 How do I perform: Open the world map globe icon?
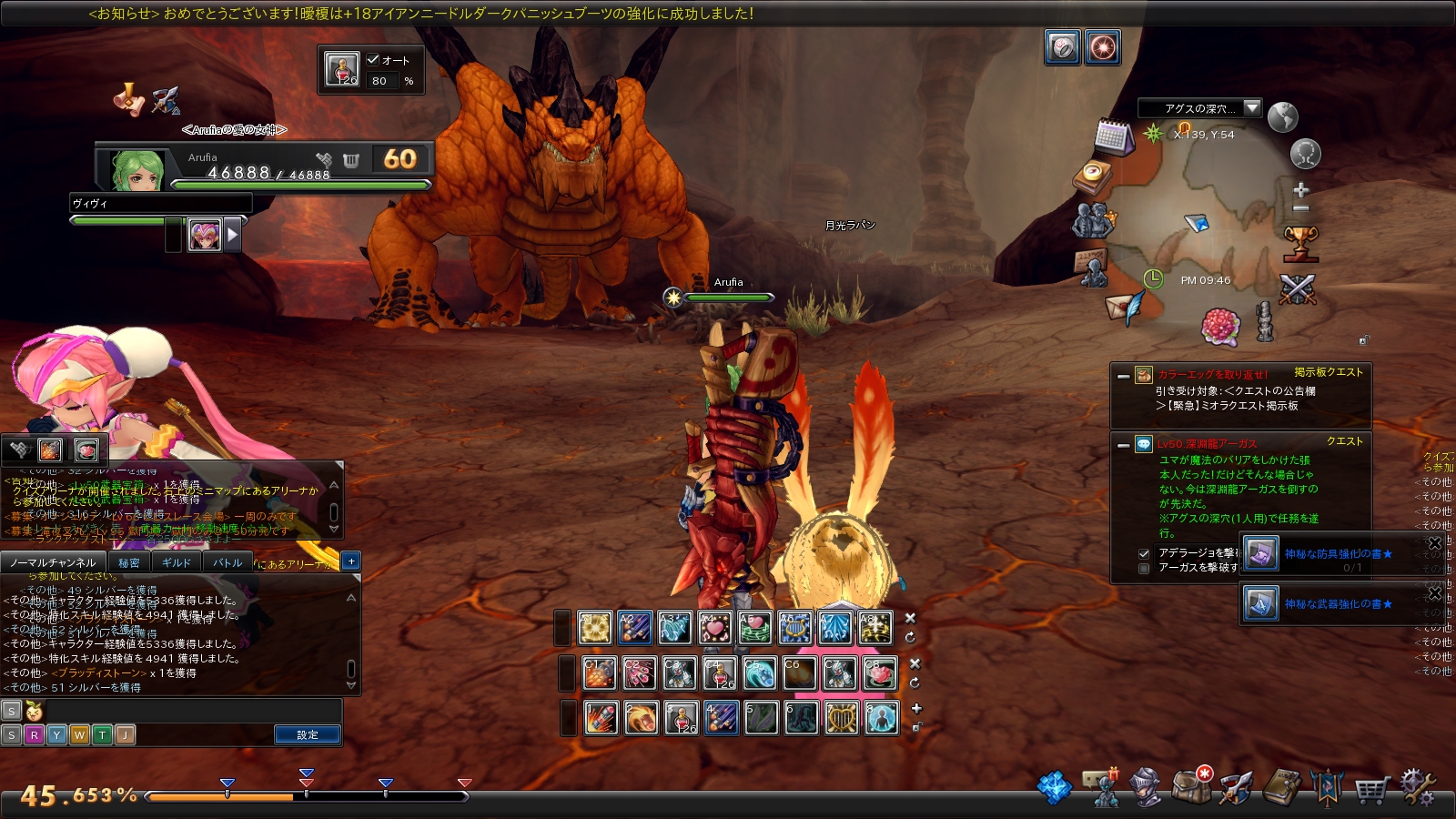pyautogui.click(x=1282, y=117)
